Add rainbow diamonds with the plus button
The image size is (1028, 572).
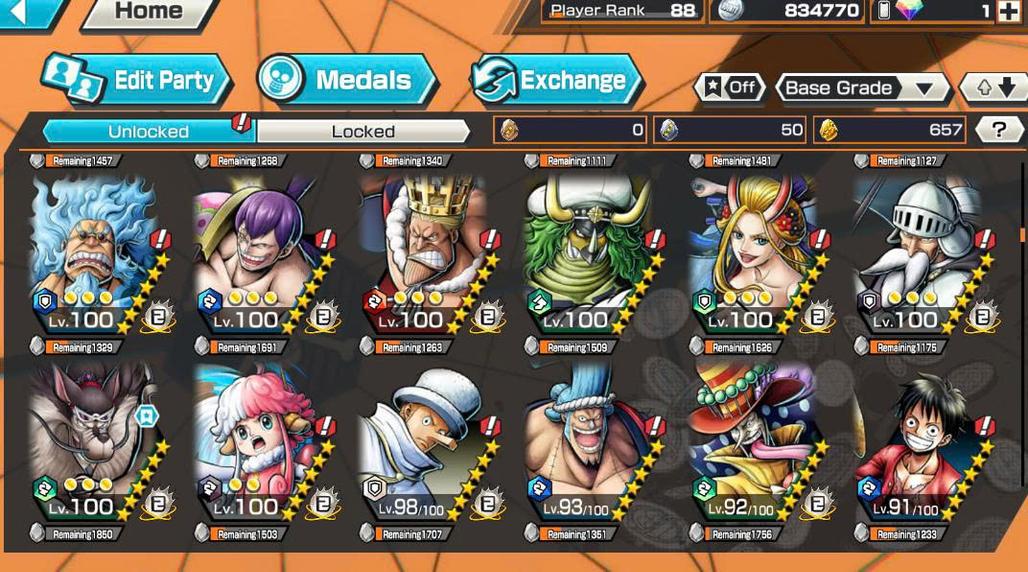[1008, 11]
